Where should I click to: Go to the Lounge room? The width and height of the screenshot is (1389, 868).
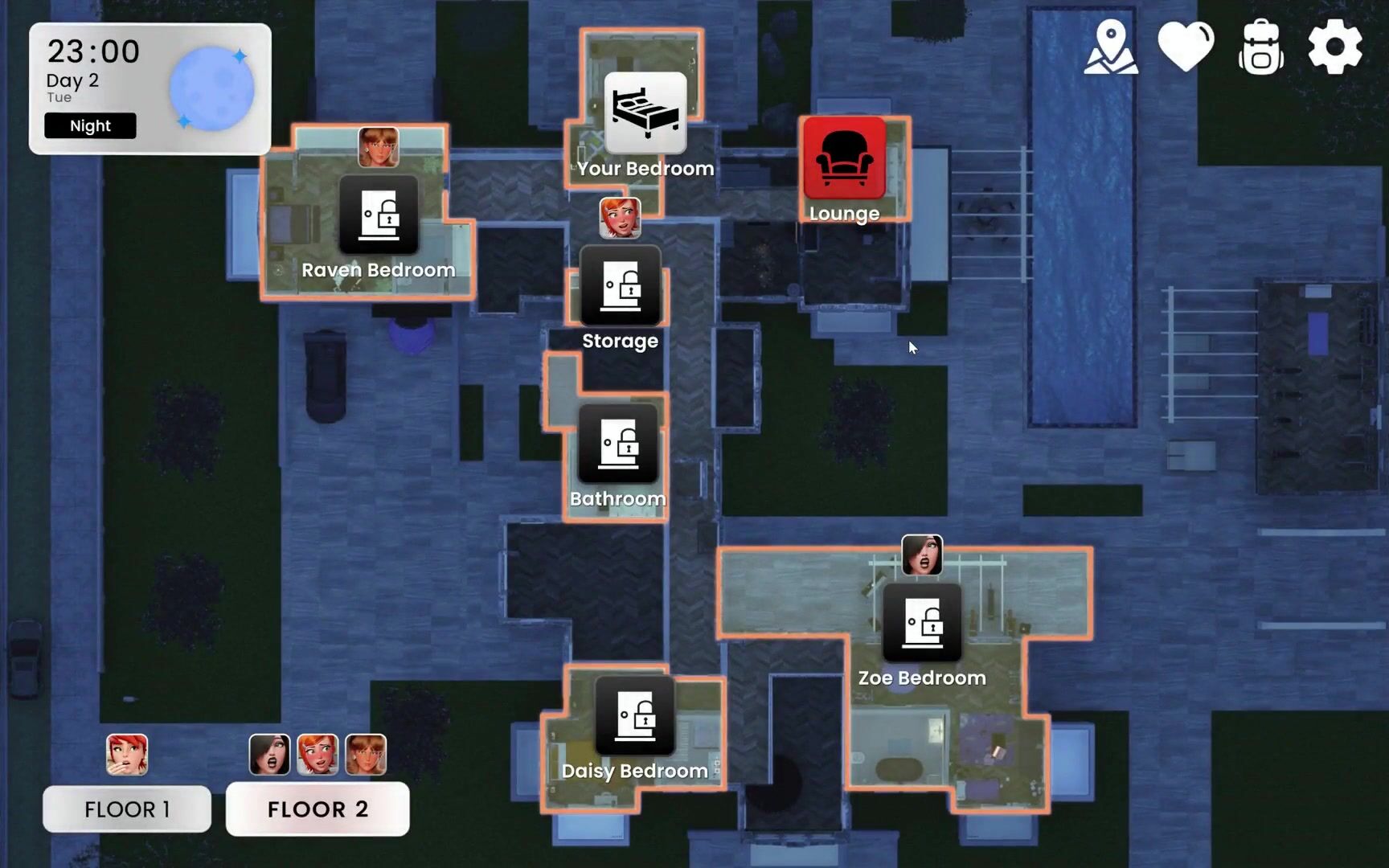(x=844, y=158)
